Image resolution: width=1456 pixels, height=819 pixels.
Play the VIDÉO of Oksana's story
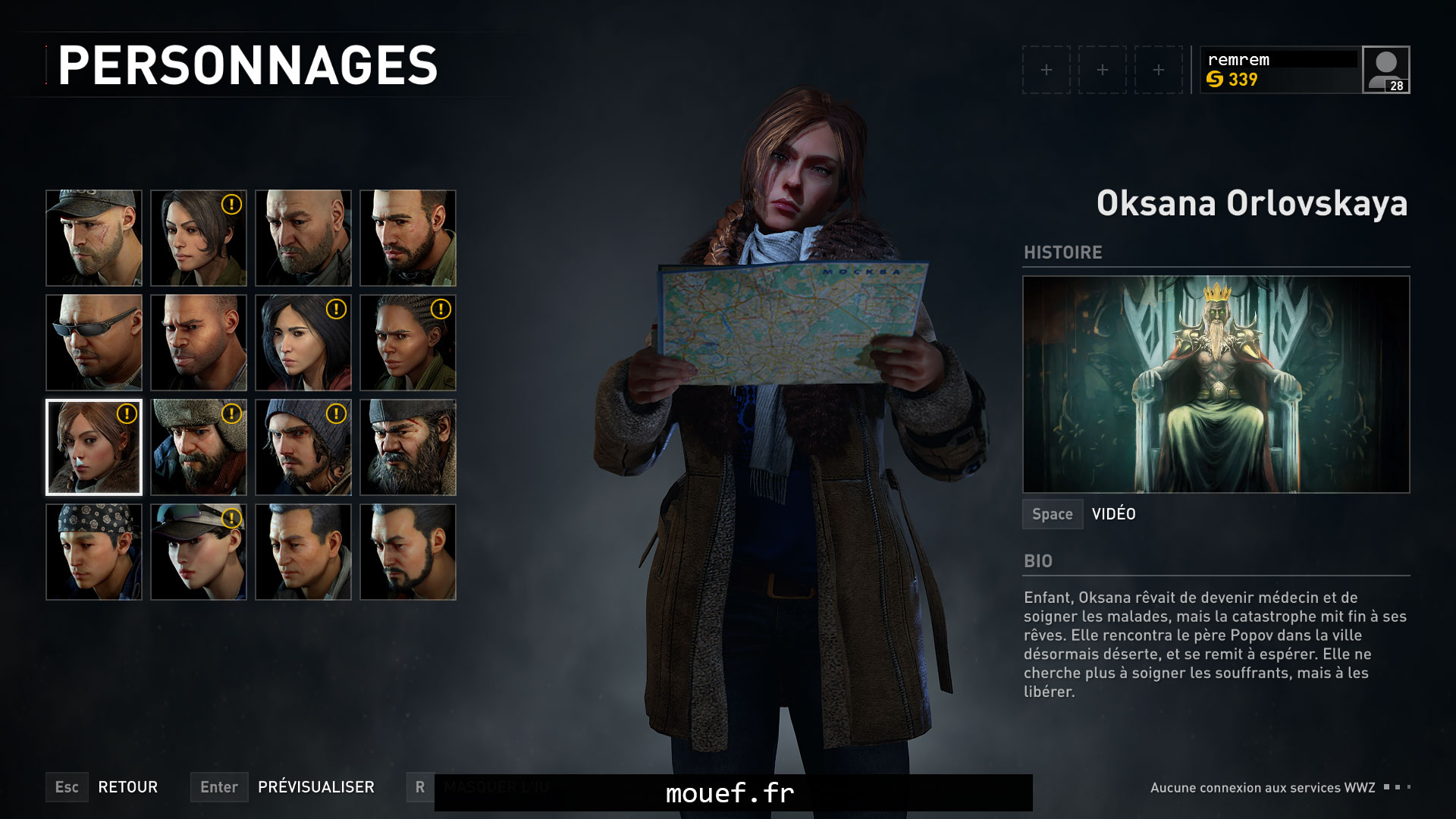pyautogui.click(x=1112, y=513)
